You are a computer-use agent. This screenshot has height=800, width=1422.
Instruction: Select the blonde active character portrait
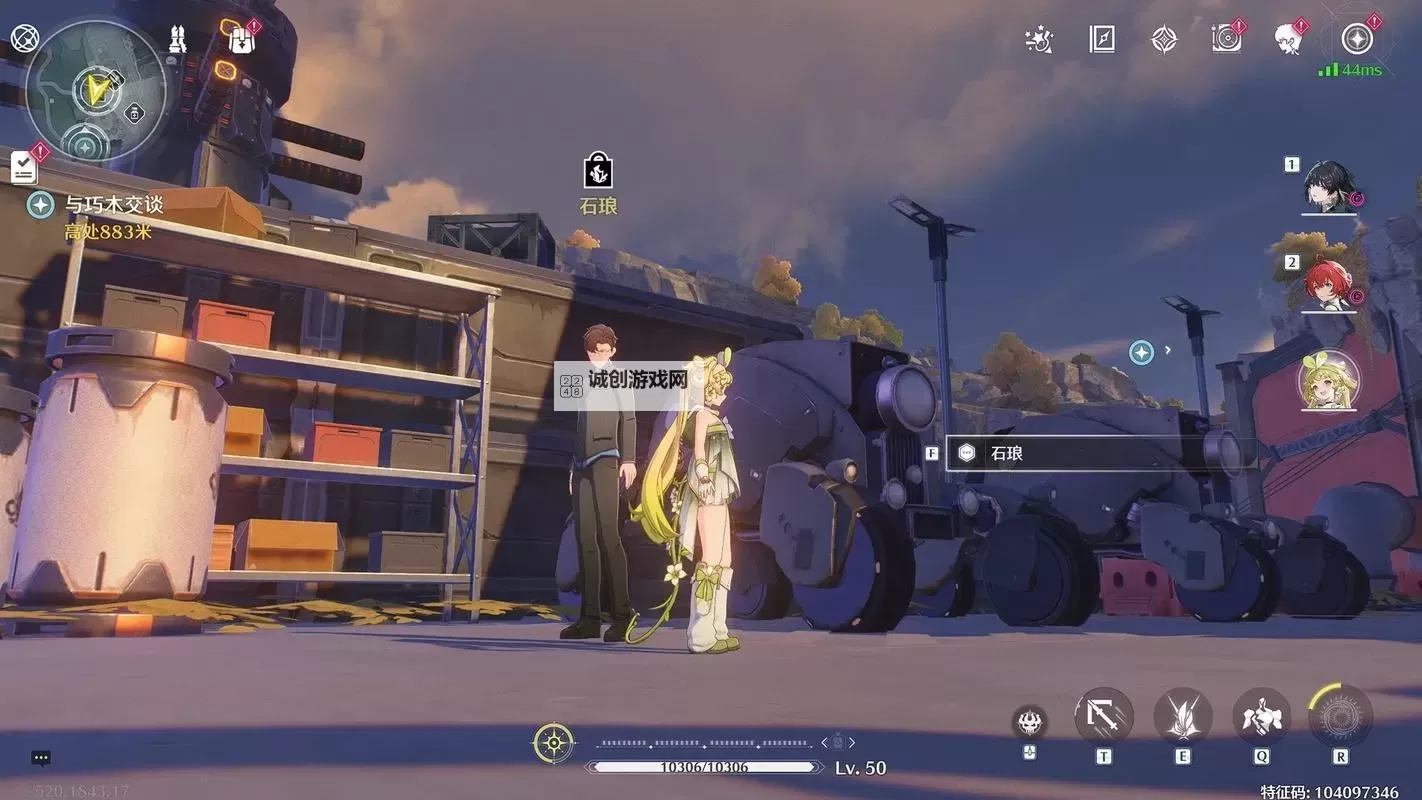click(1328, 381)
